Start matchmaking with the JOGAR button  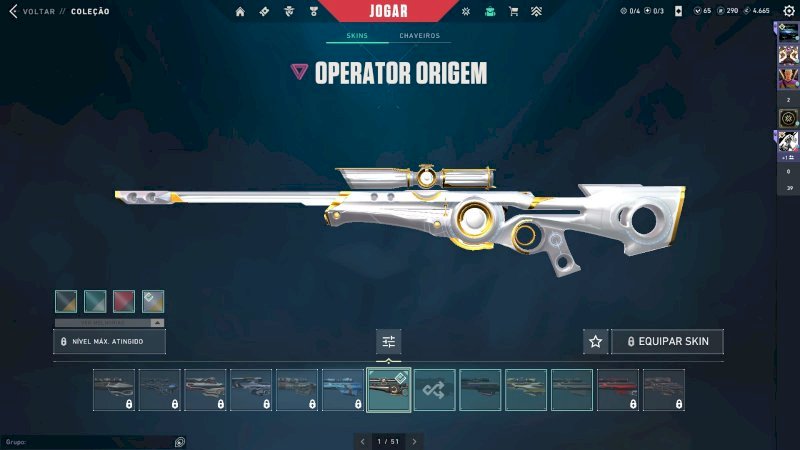pos(399,11)
